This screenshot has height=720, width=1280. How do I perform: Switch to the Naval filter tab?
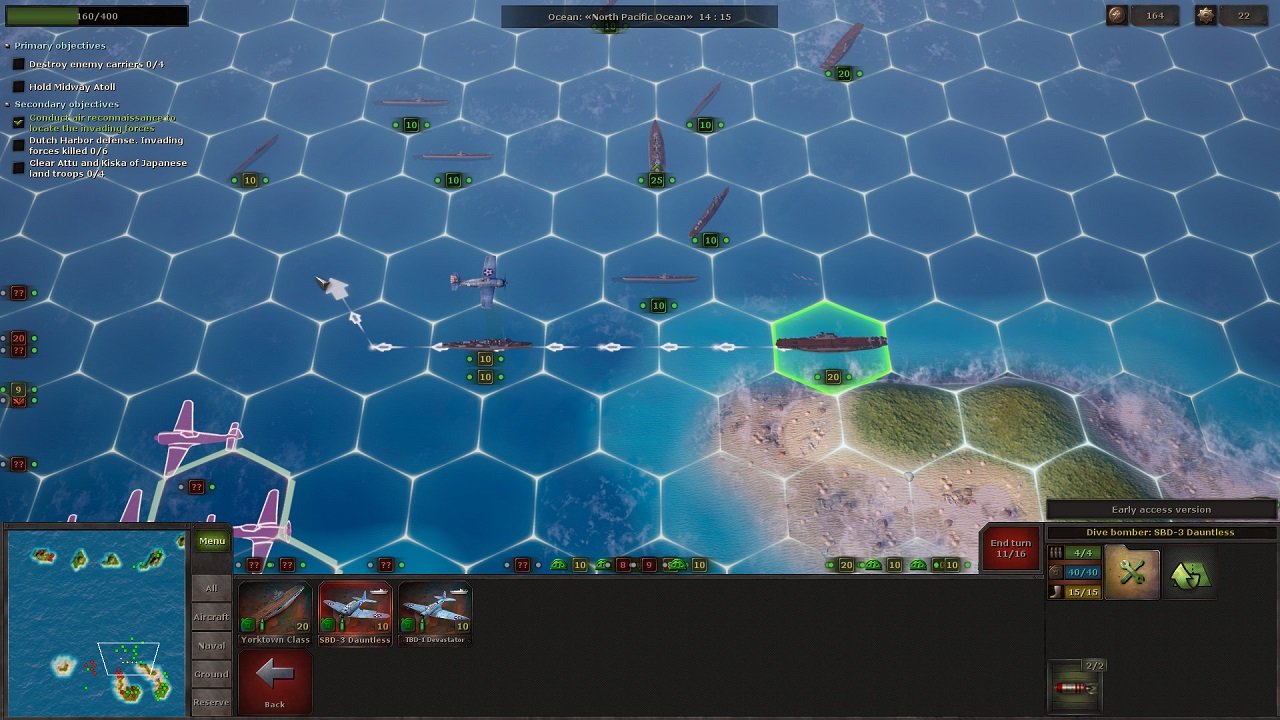pos(211,645)
